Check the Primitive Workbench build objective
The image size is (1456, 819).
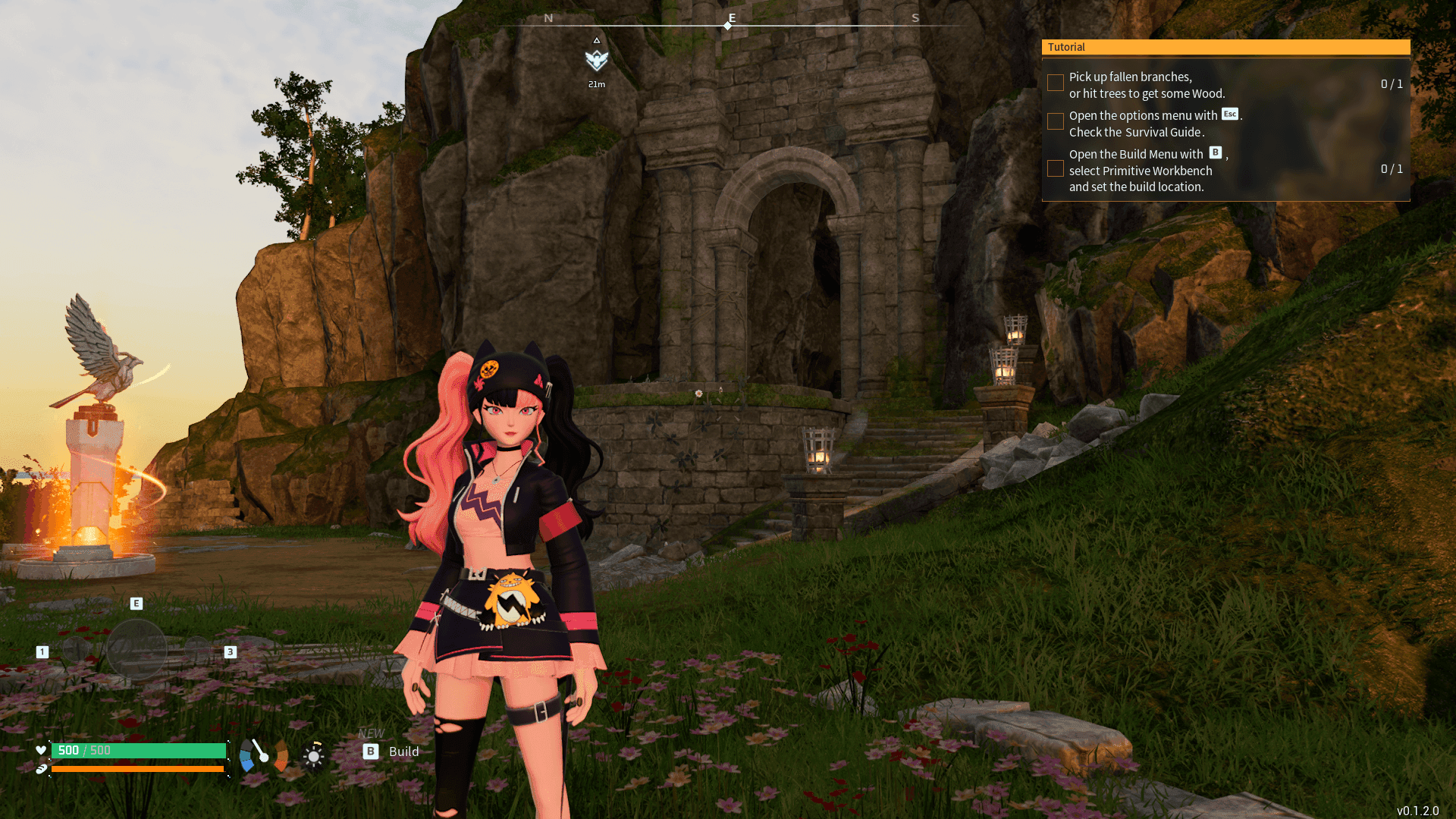point(1055,168)
